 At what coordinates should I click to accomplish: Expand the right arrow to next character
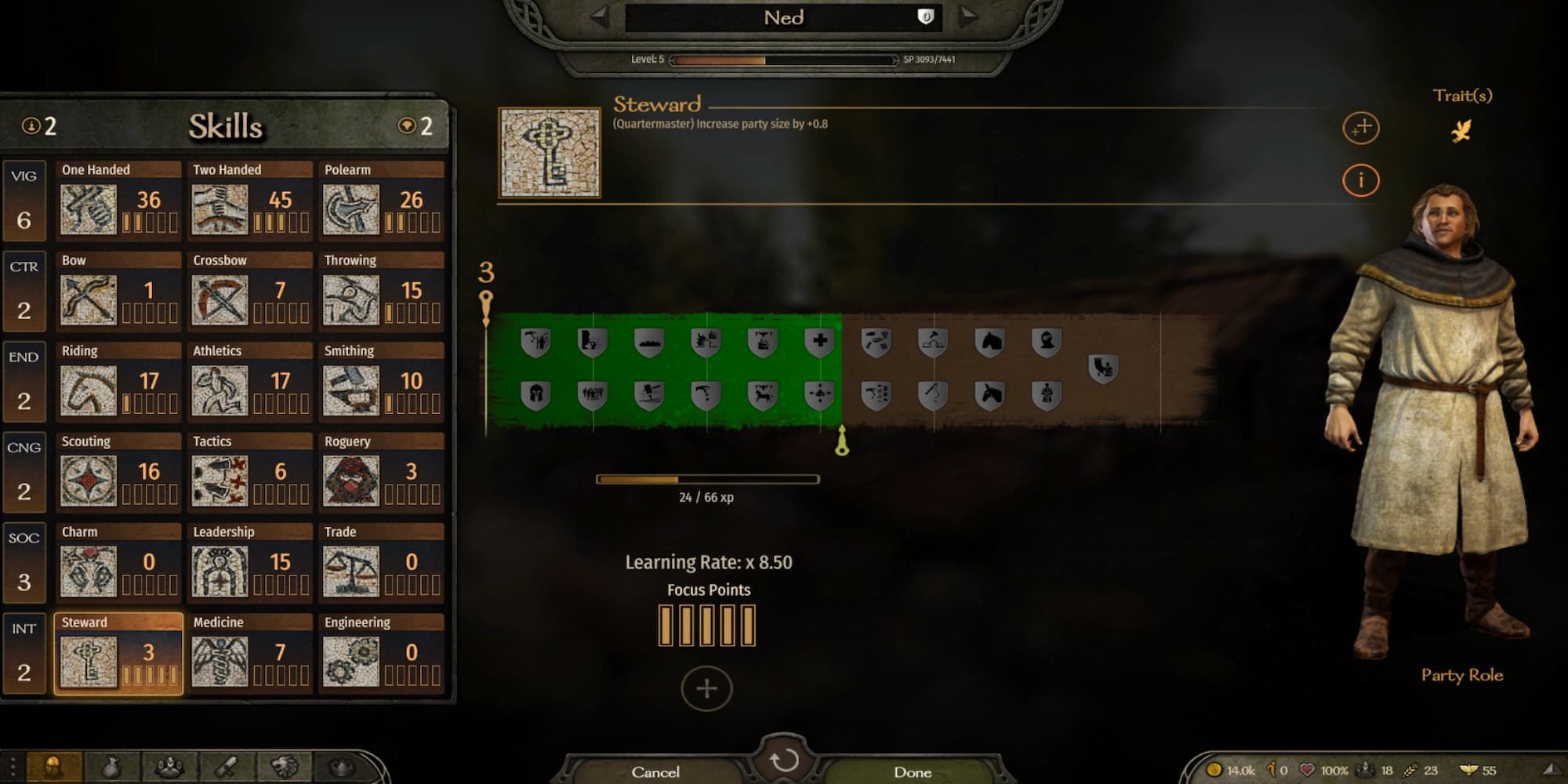pos(968,17)
